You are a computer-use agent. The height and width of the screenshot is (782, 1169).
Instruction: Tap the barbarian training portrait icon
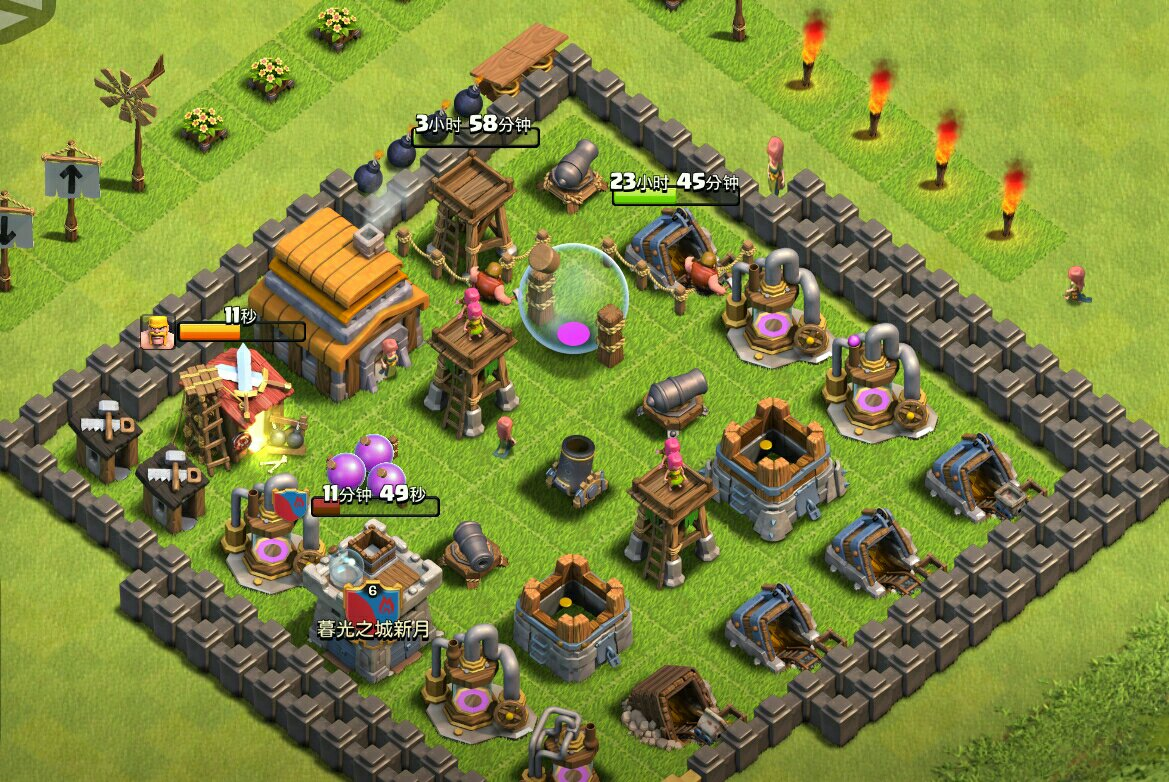pos(157,332)
